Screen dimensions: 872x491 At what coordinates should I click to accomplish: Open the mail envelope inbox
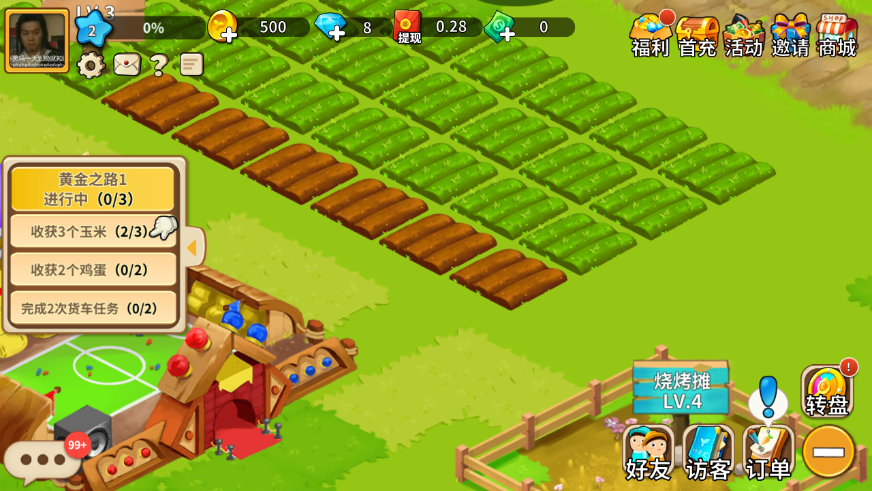tap(127, 65)
